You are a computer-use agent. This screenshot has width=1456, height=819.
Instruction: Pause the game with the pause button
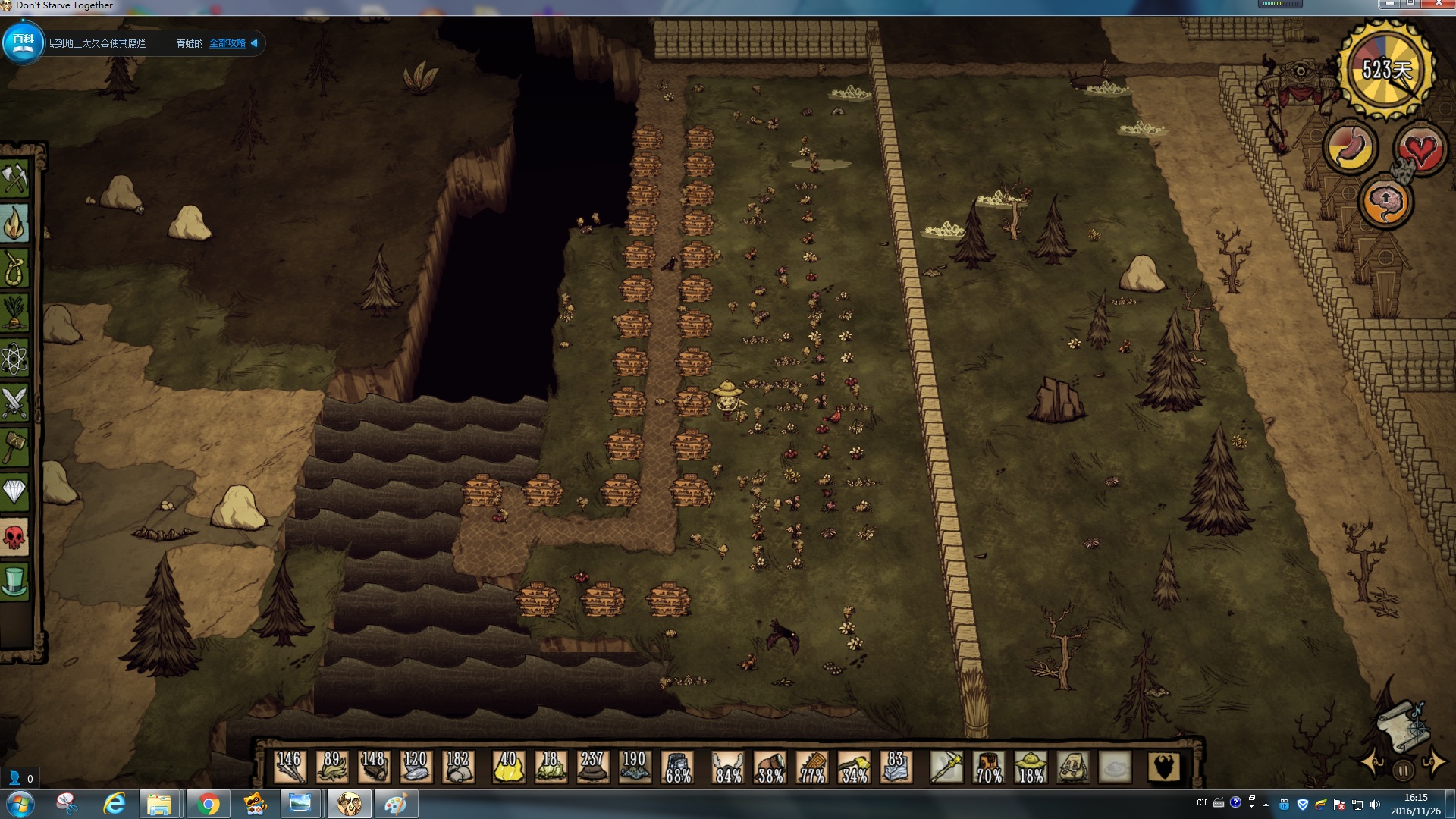[x=1403, y=770]
